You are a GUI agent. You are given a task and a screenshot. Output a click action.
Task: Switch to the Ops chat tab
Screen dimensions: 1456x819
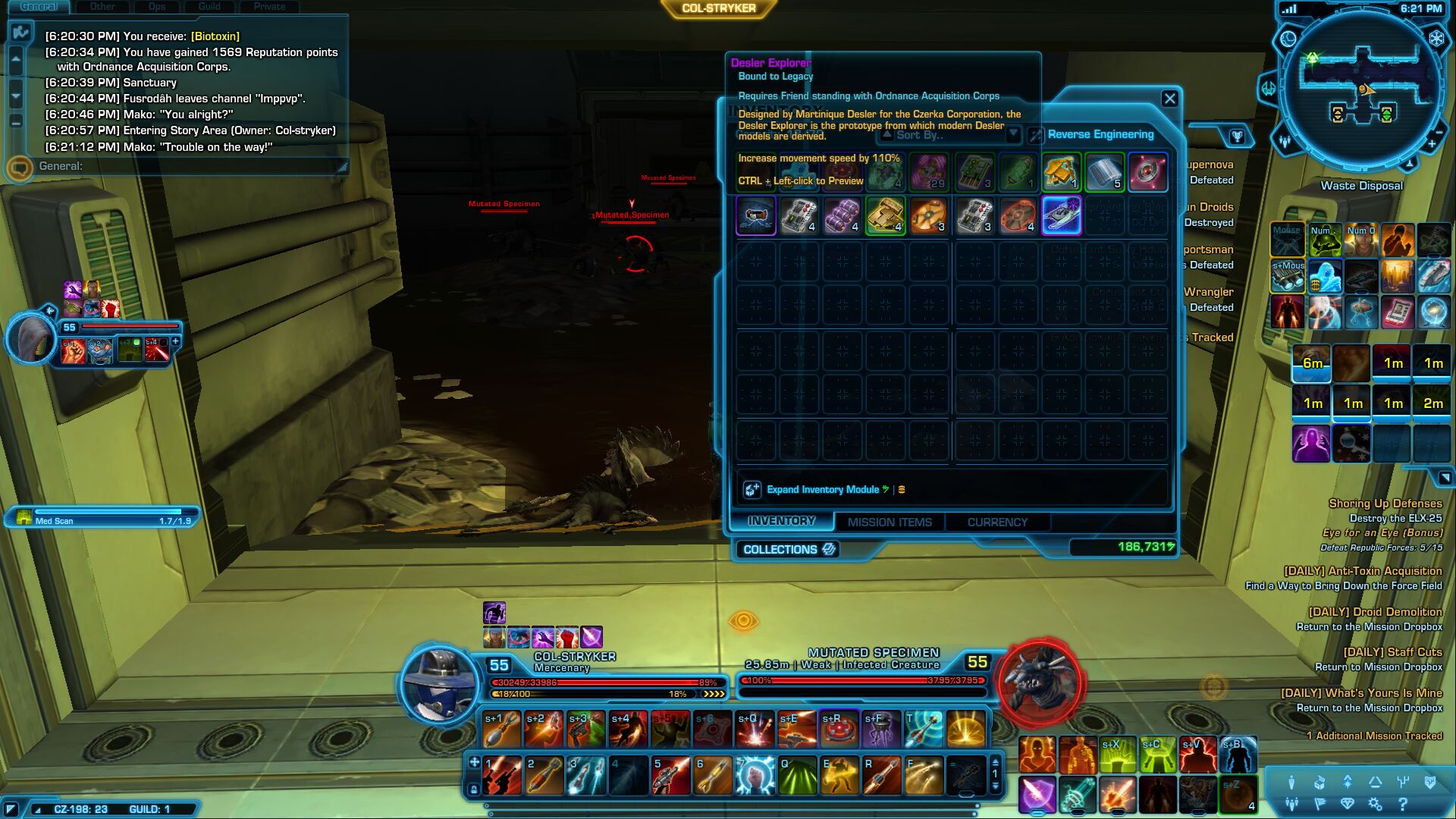(157, 7)
